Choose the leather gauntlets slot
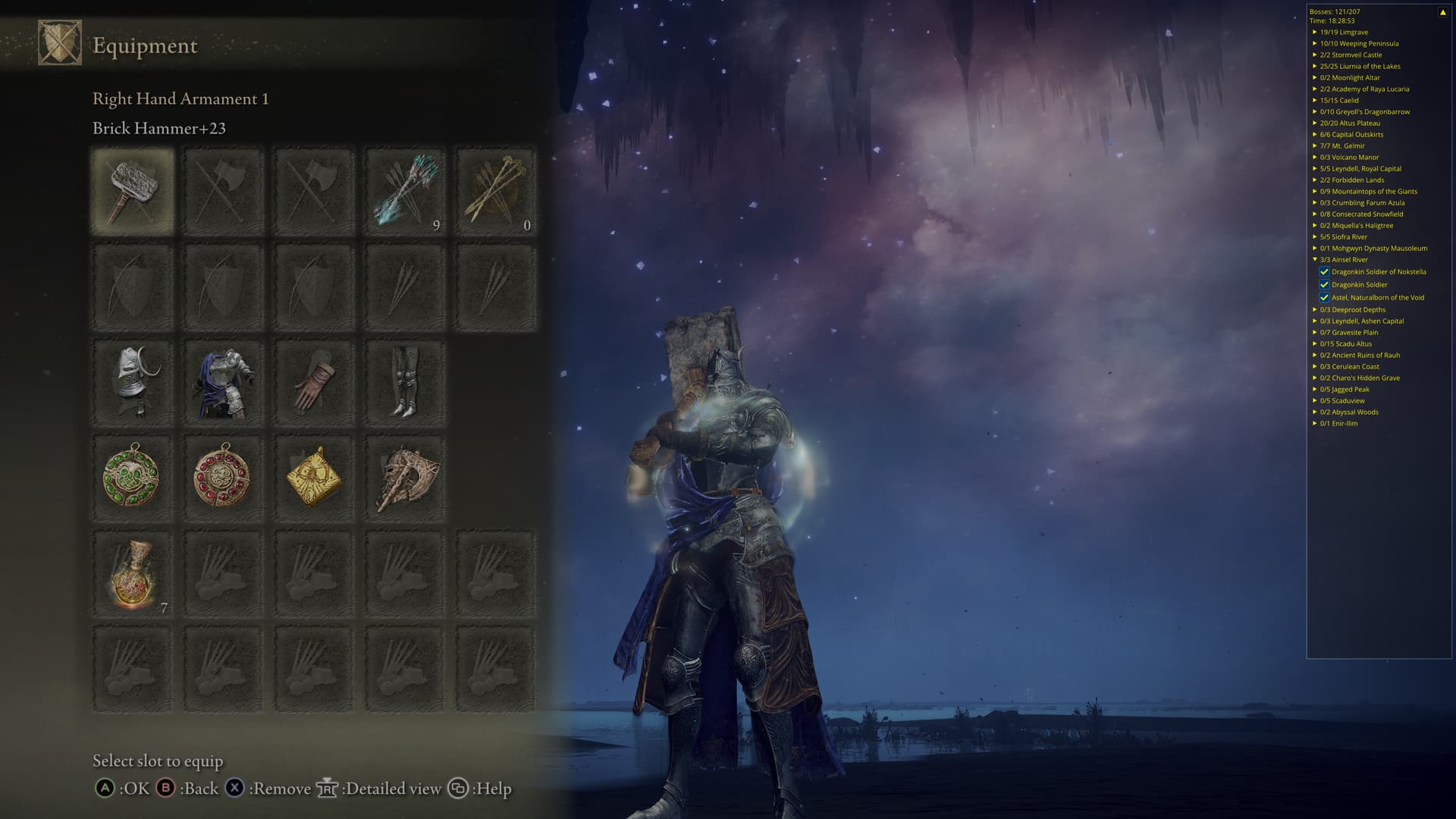 [314, 382]
